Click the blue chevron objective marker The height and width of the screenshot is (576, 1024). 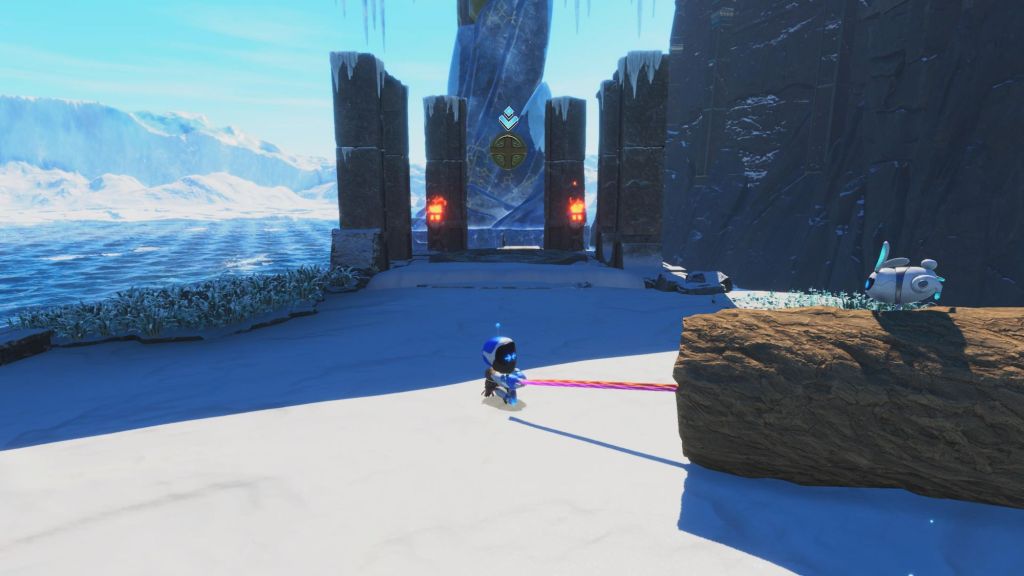click(508, 119)
